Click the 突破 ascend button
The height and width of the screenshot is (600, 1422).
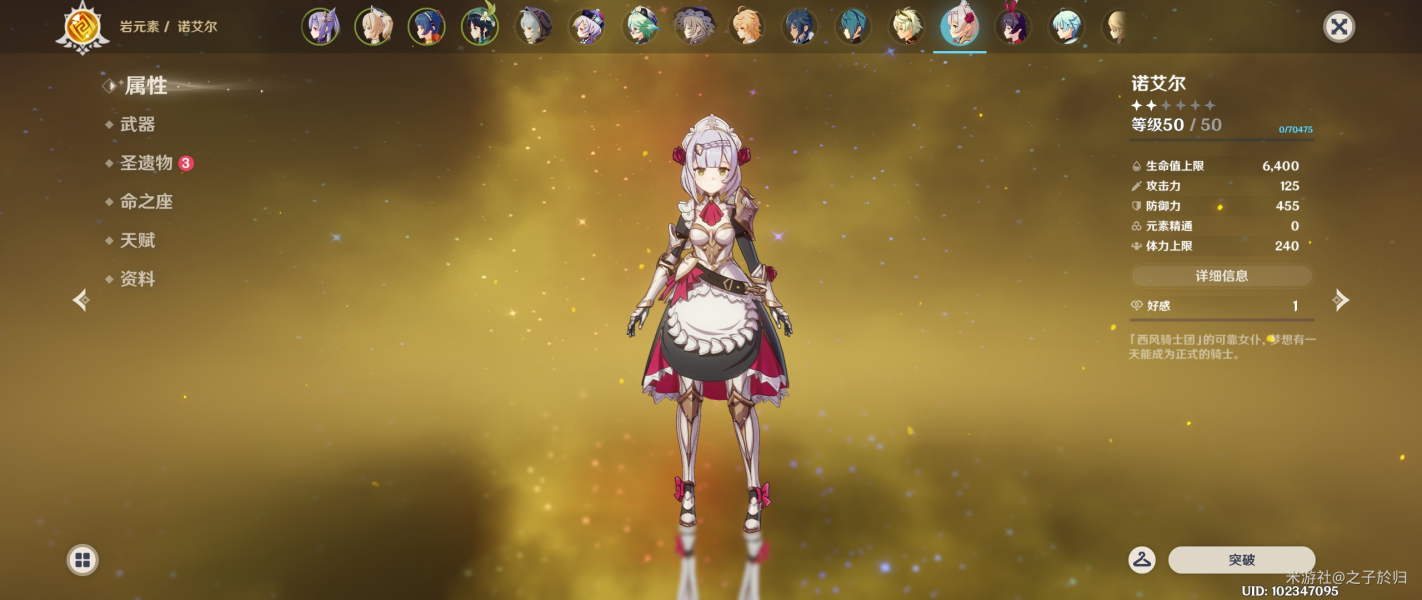click(1241, 560)
